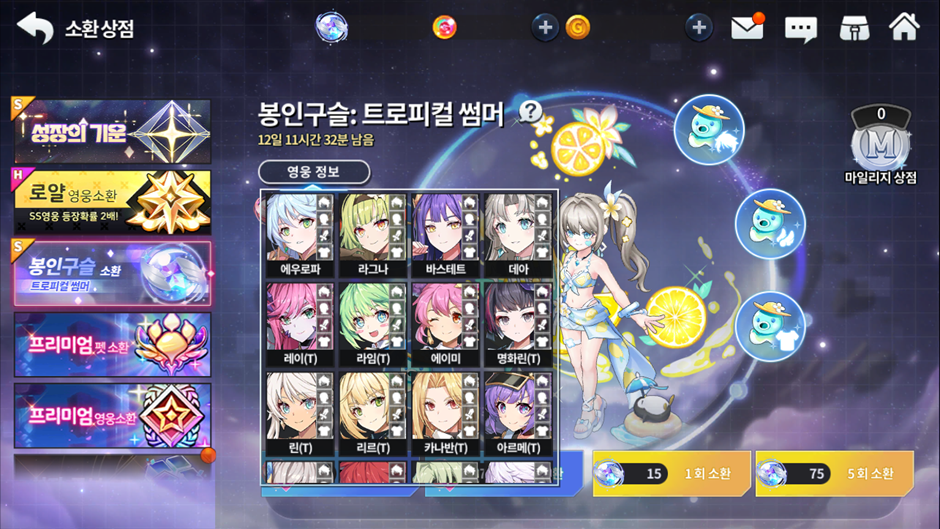Add gold with the plus beside G coin

click(x=545, y=27)
